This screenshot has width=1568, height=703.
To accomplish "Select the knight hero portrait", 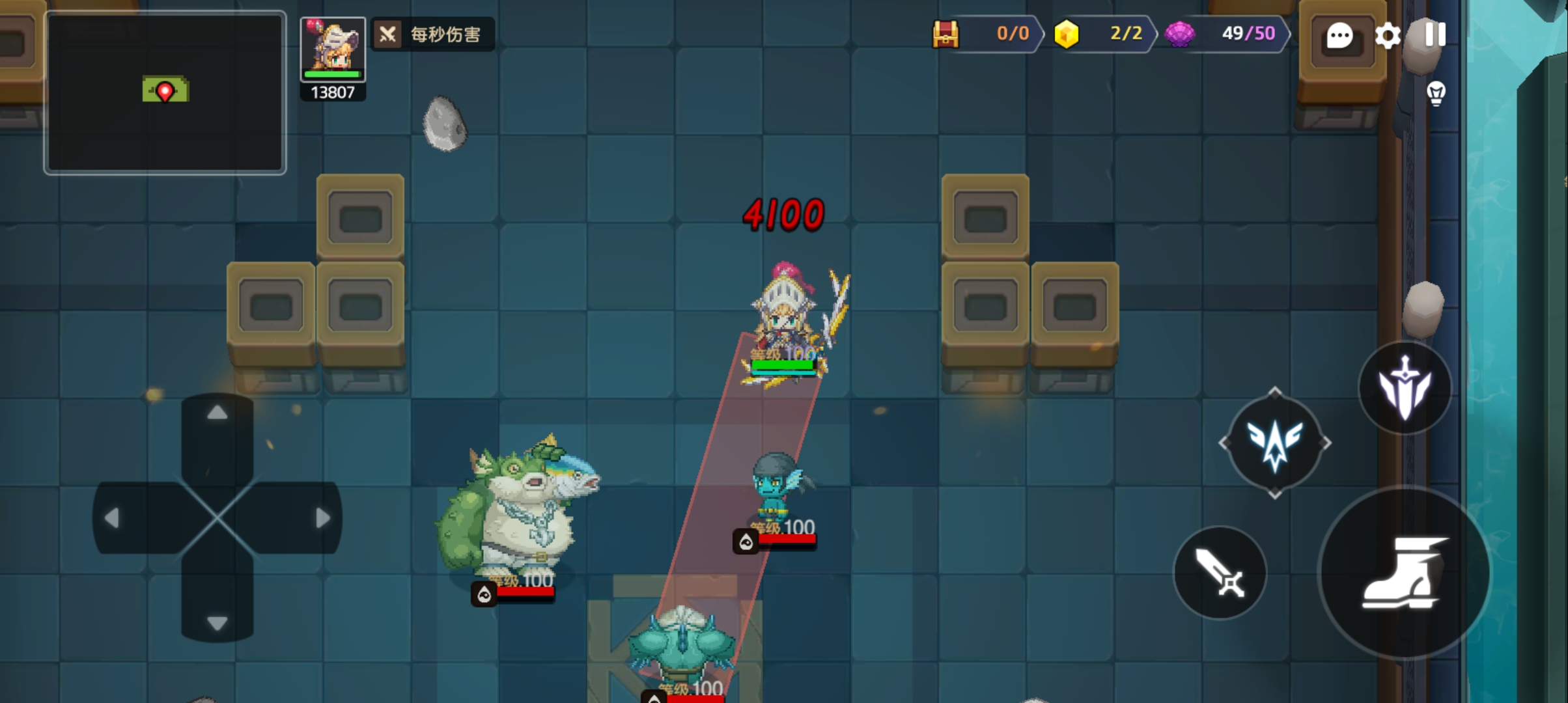I will coord(333,49).
